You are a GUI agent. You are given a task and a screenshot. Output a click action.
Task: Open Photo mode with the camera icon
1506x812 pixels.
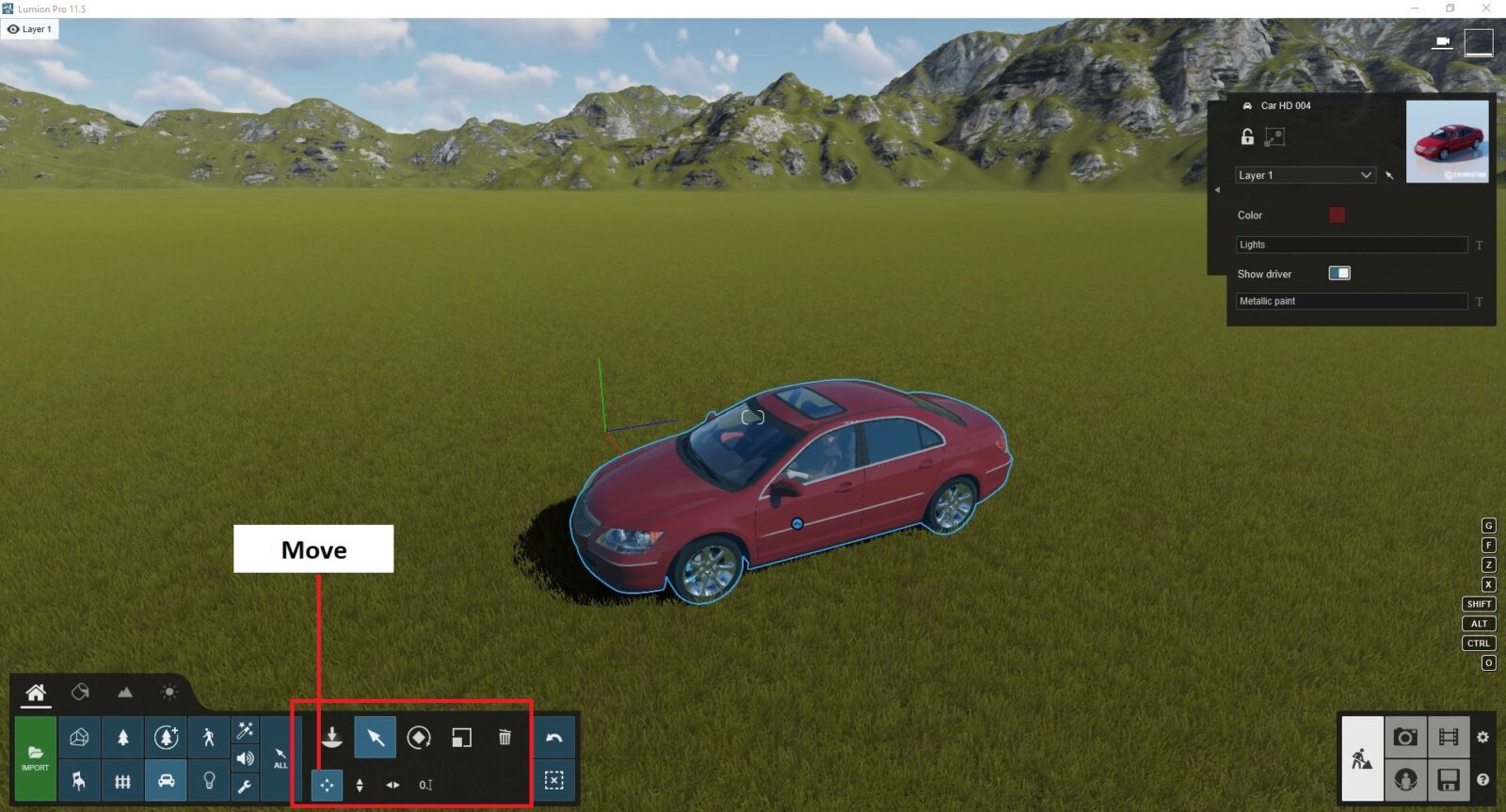click(1405, 738)
